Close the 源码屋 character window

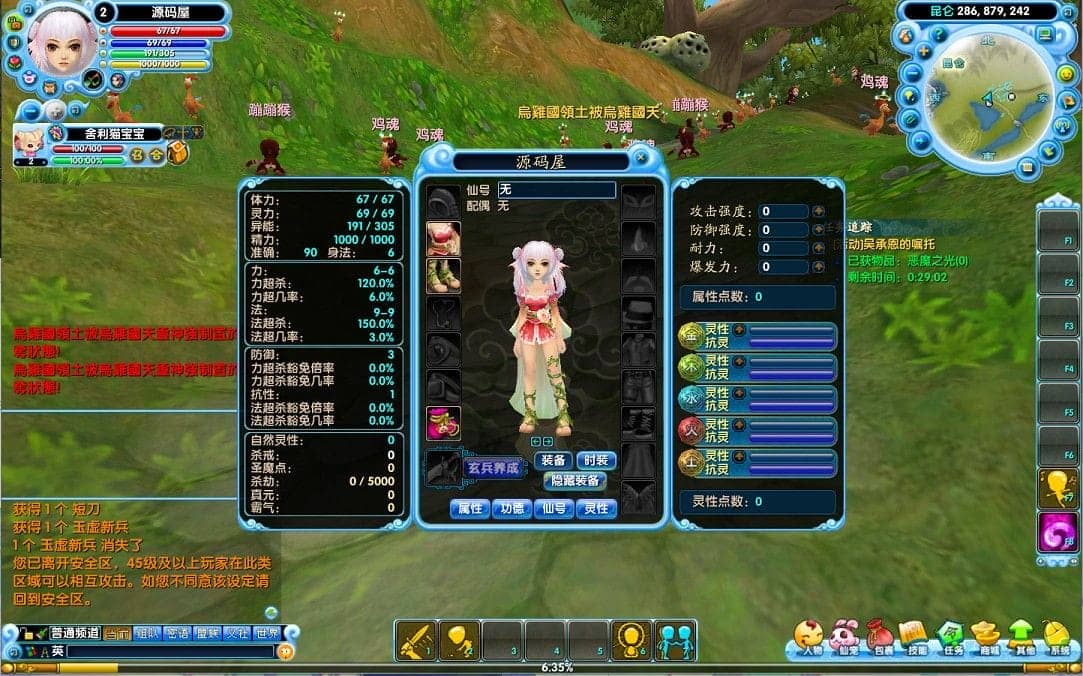[x=641, y=159]
